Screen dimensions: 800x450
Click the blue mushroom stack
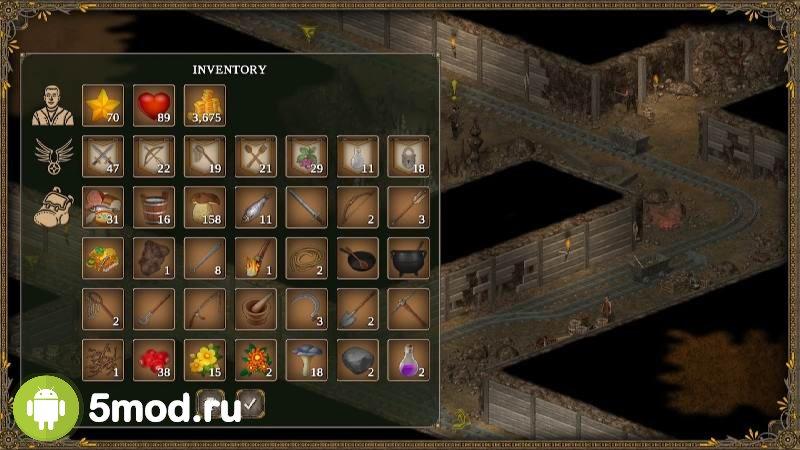point(306,360)
